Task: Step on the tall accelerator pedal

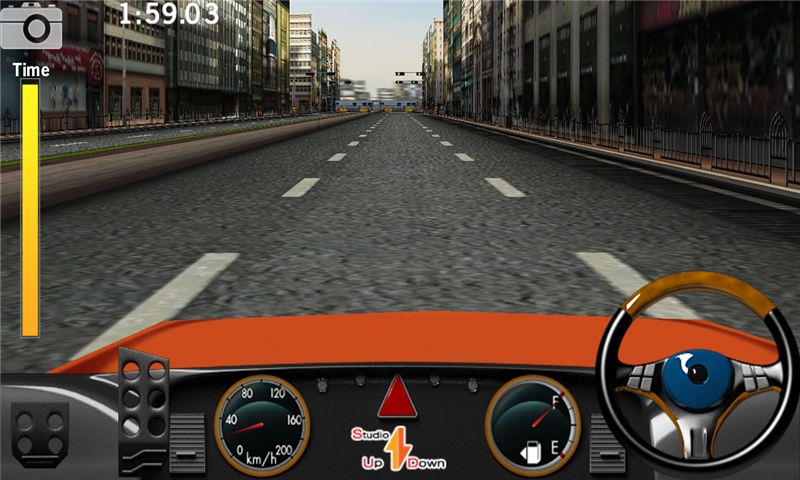Action: pos(143,408)
